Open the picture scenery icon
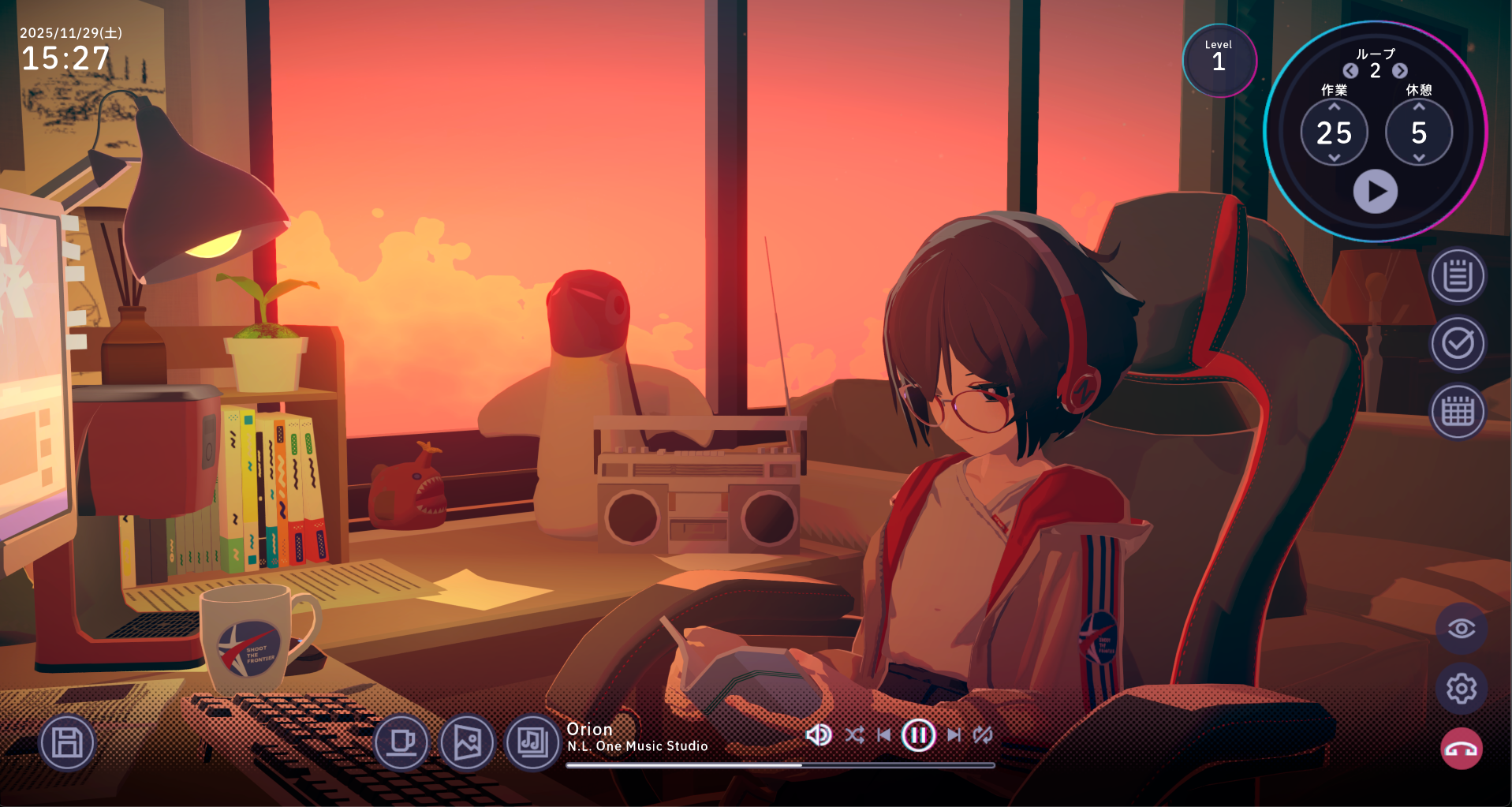 [x=467, y=742]
